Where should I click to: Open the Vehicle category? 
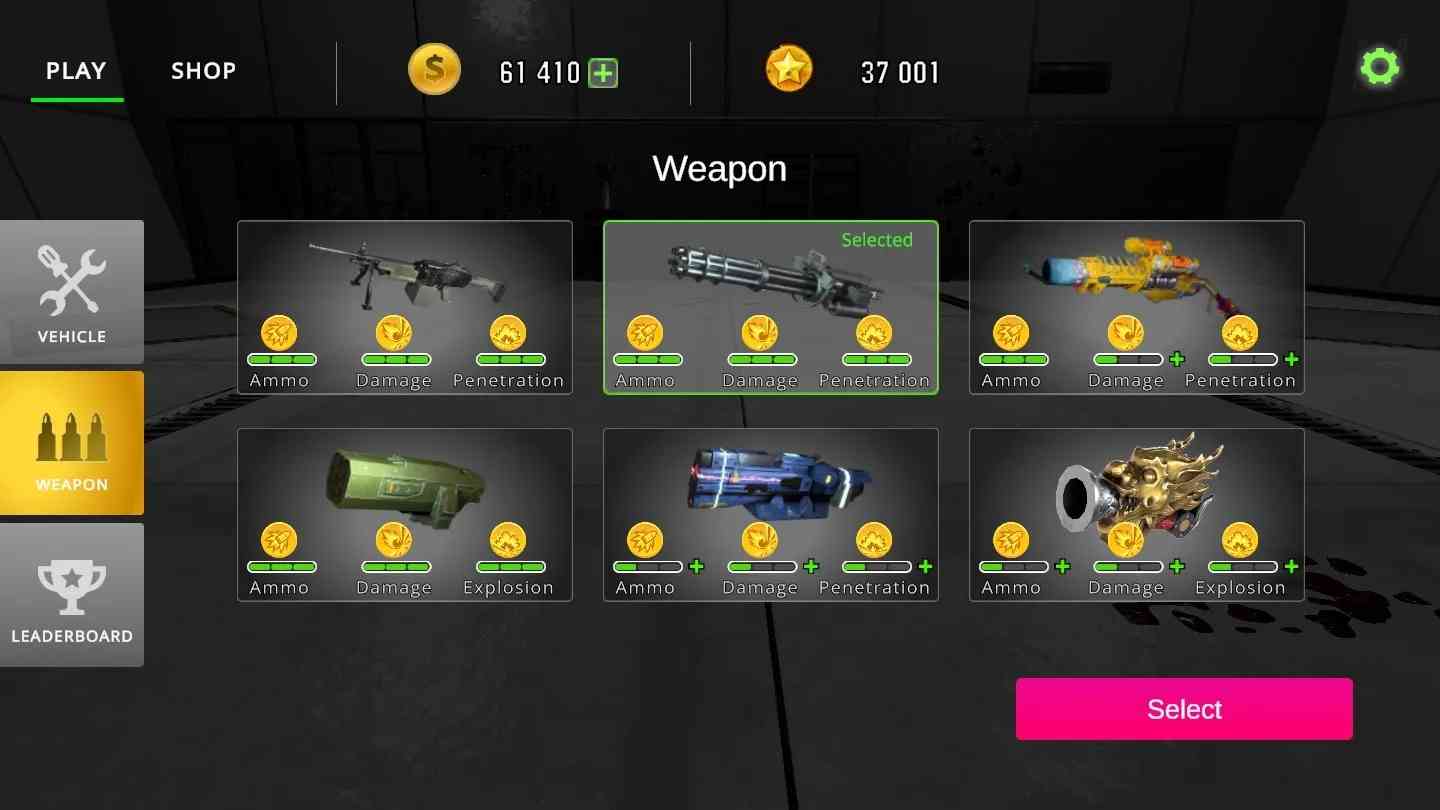pos(72,291)
